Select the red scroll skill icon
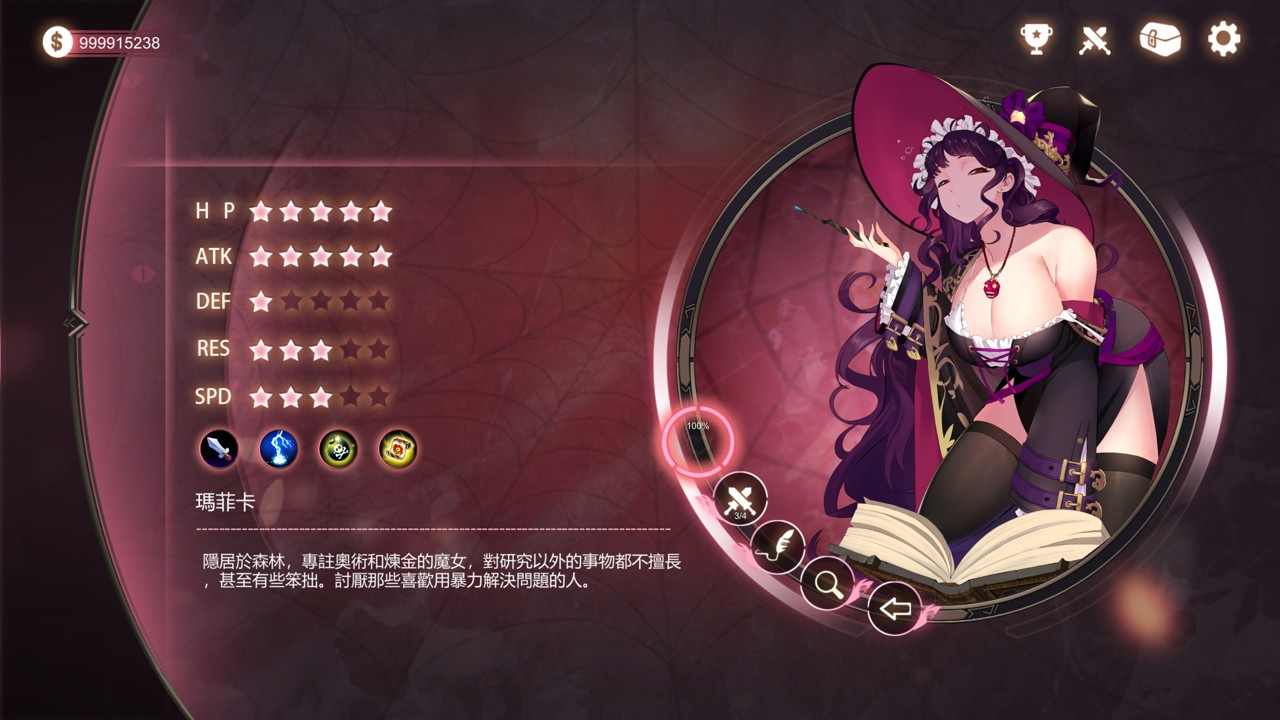The width and height of the screenshot is (1280, 720). 398,449
